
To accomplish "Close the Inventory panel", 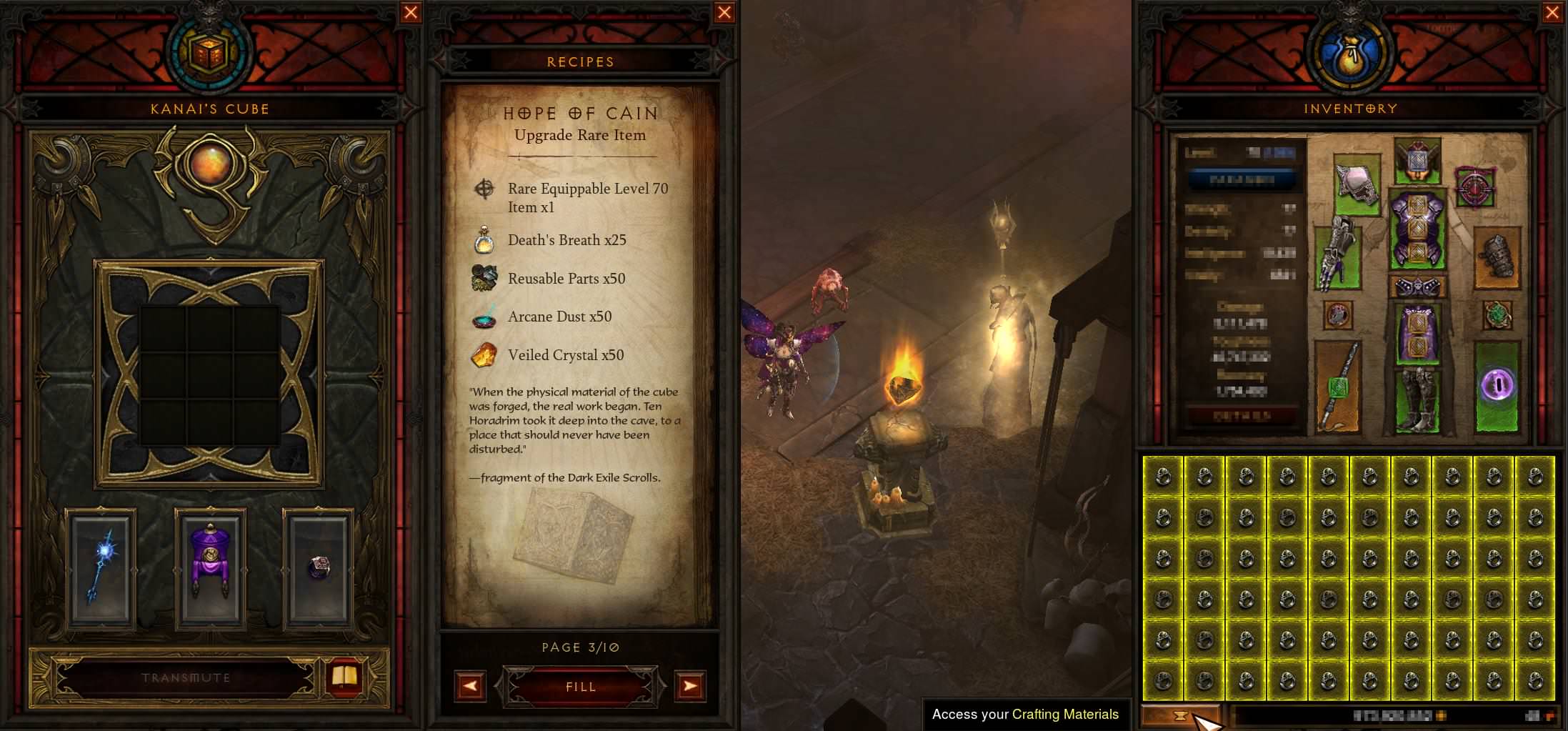I will (x=1553, y=12).
